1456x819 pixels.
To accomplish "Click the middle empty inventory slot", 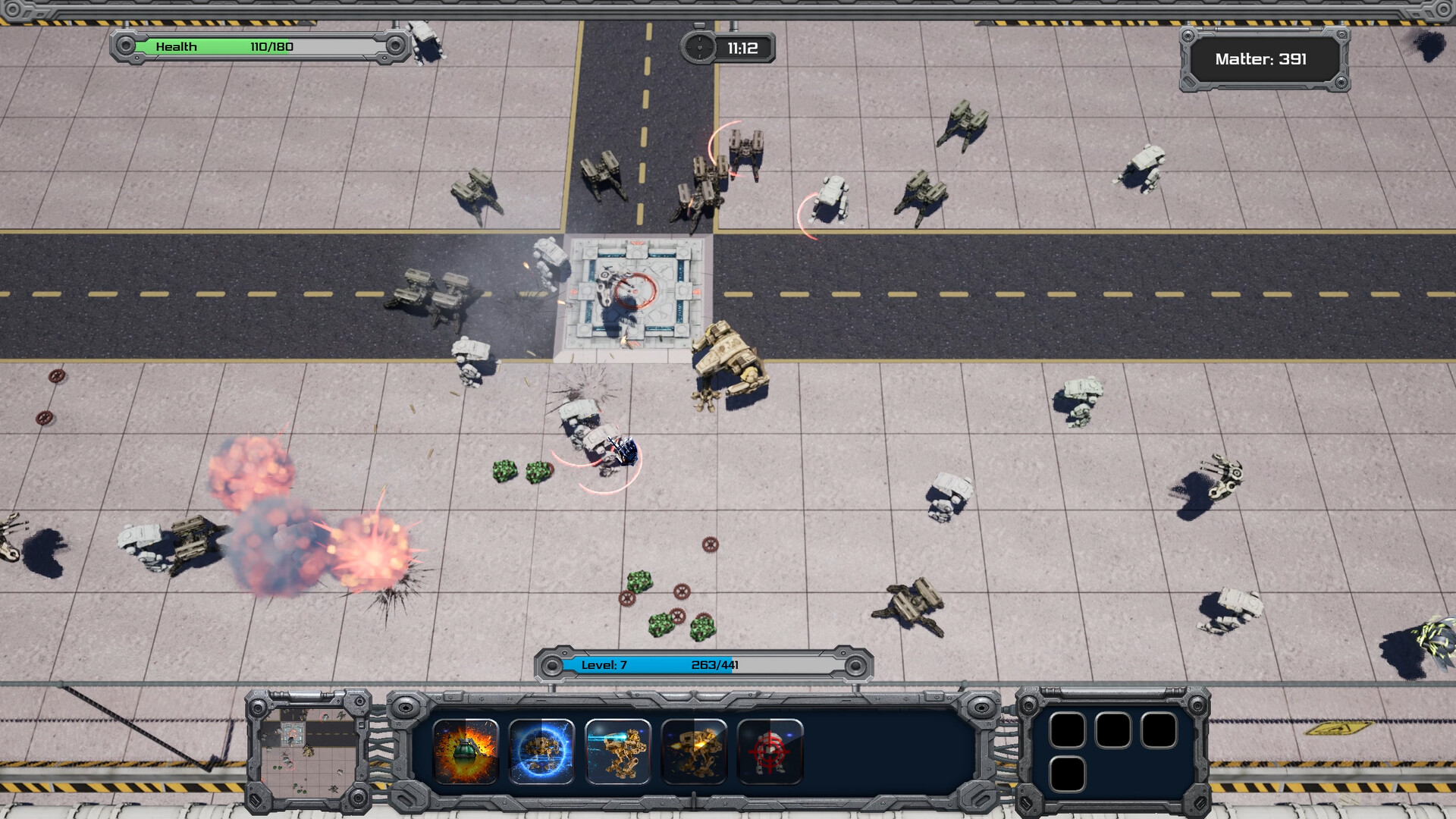I will (x=1113, y=730).
